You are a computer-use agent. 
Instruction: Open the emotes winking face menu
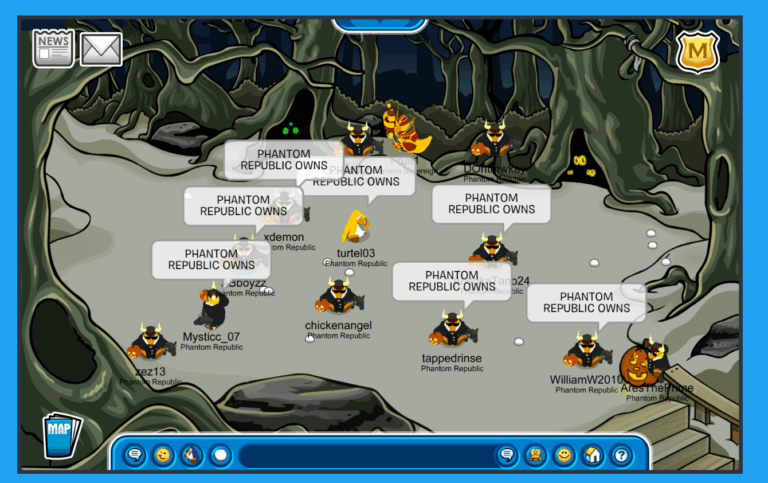coord(162,456)
